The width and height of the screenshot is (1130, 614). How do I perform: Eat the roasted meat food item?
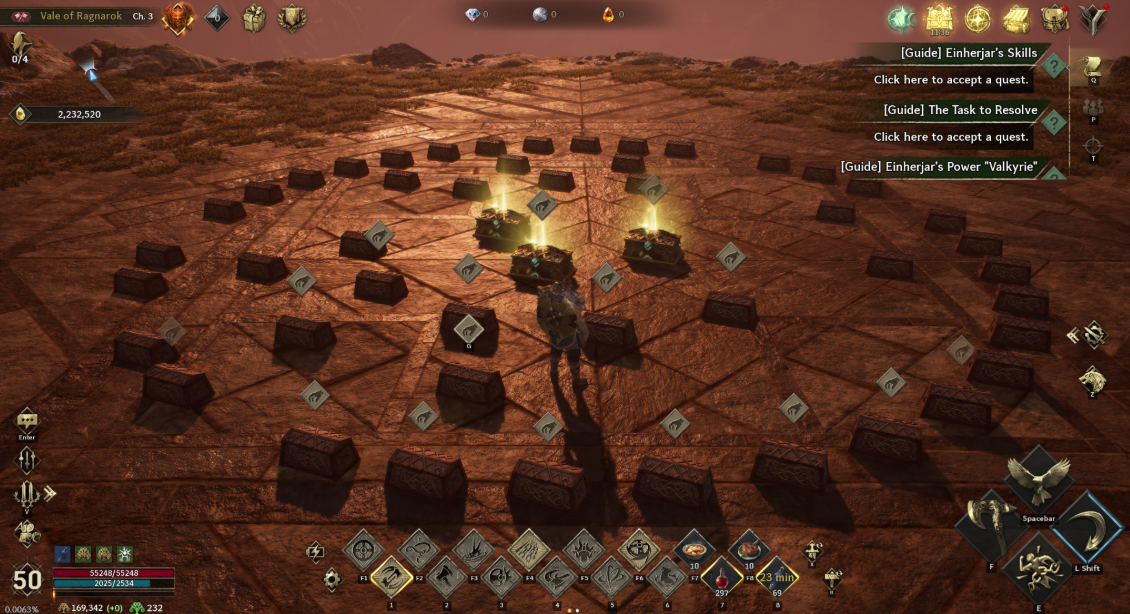coord(748,548)
